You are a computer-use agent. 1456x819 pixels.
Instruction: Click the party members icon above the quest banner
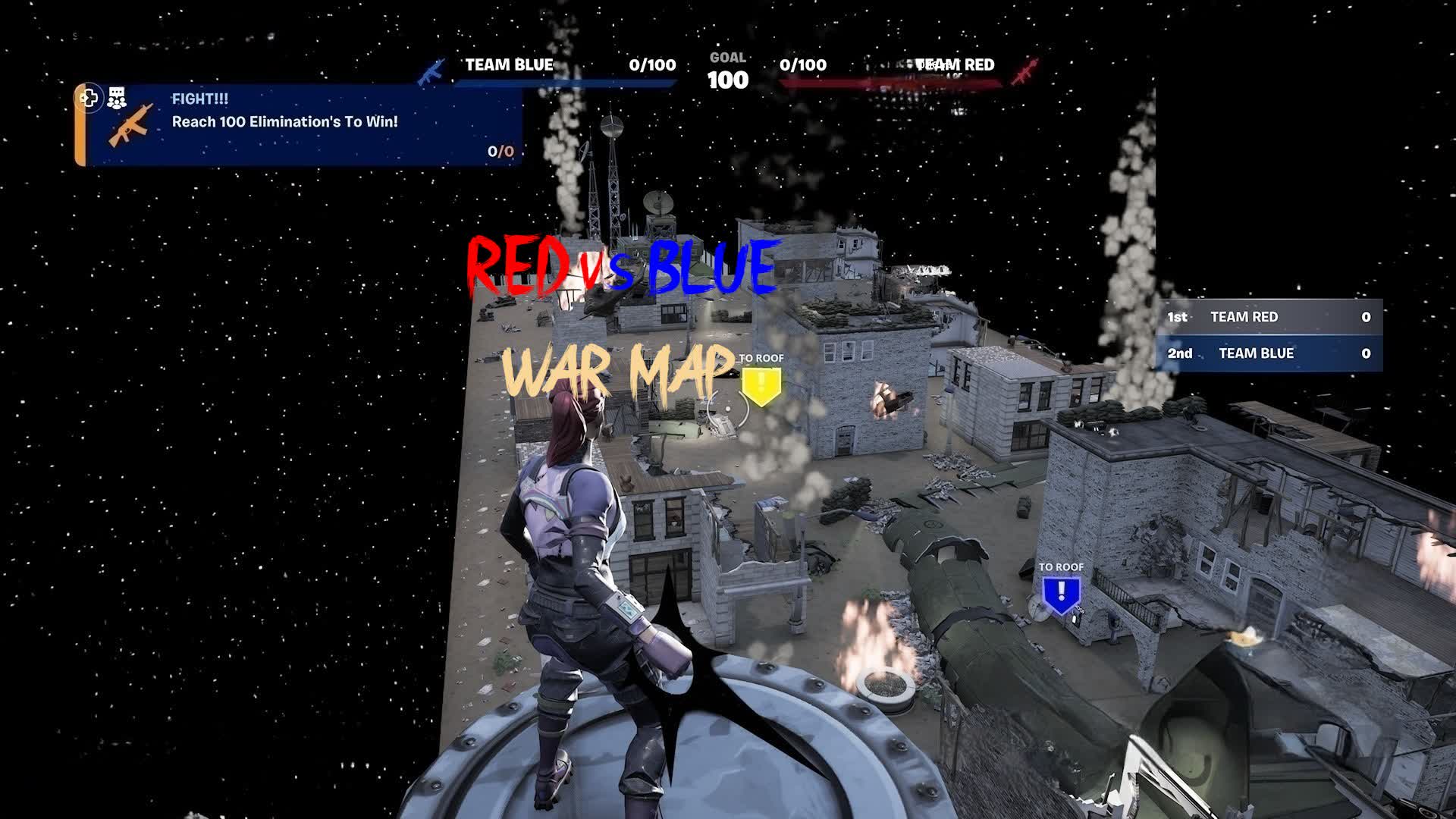(x=117, y=97)
